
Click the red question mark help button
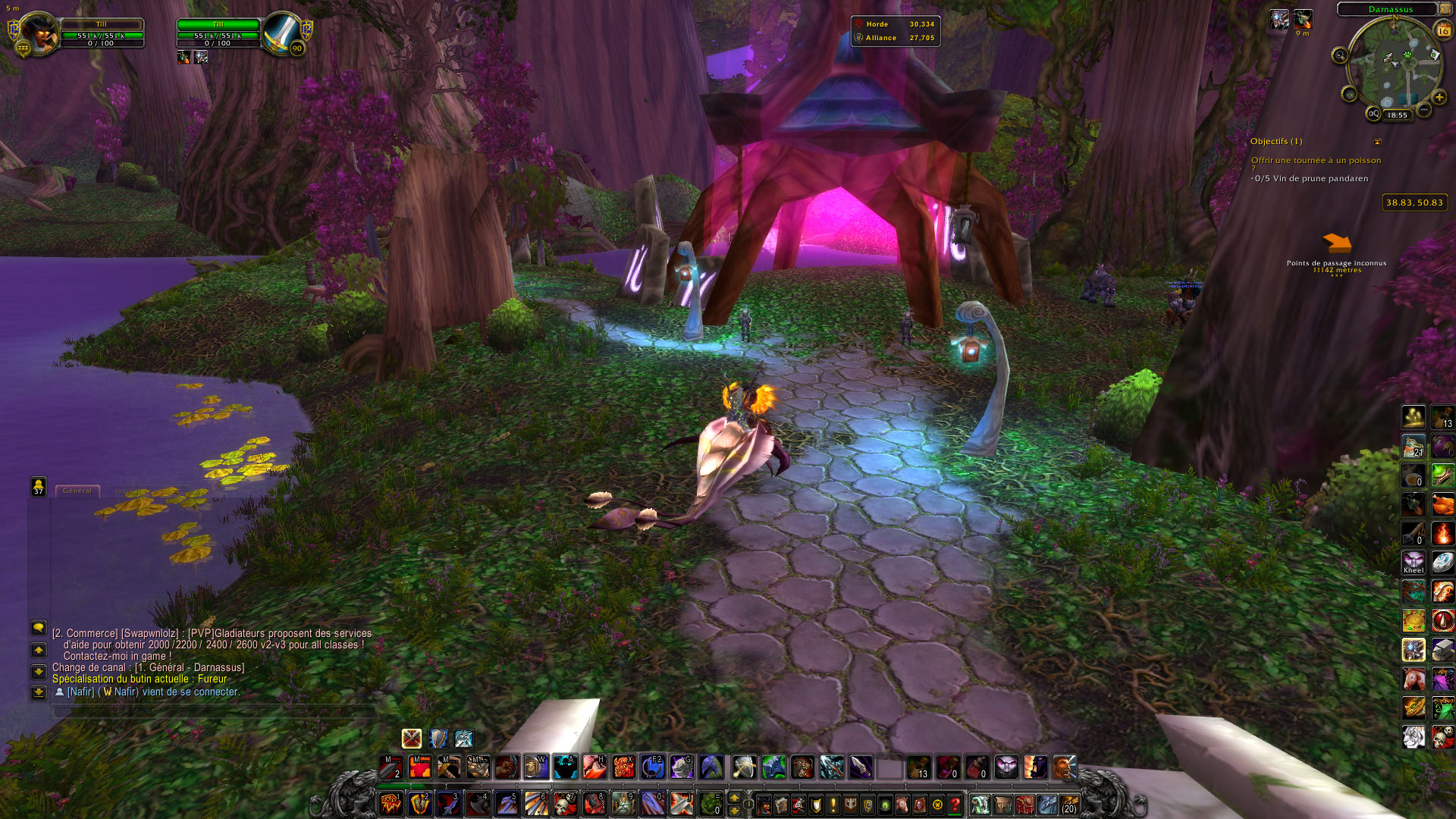click(955, 805)
